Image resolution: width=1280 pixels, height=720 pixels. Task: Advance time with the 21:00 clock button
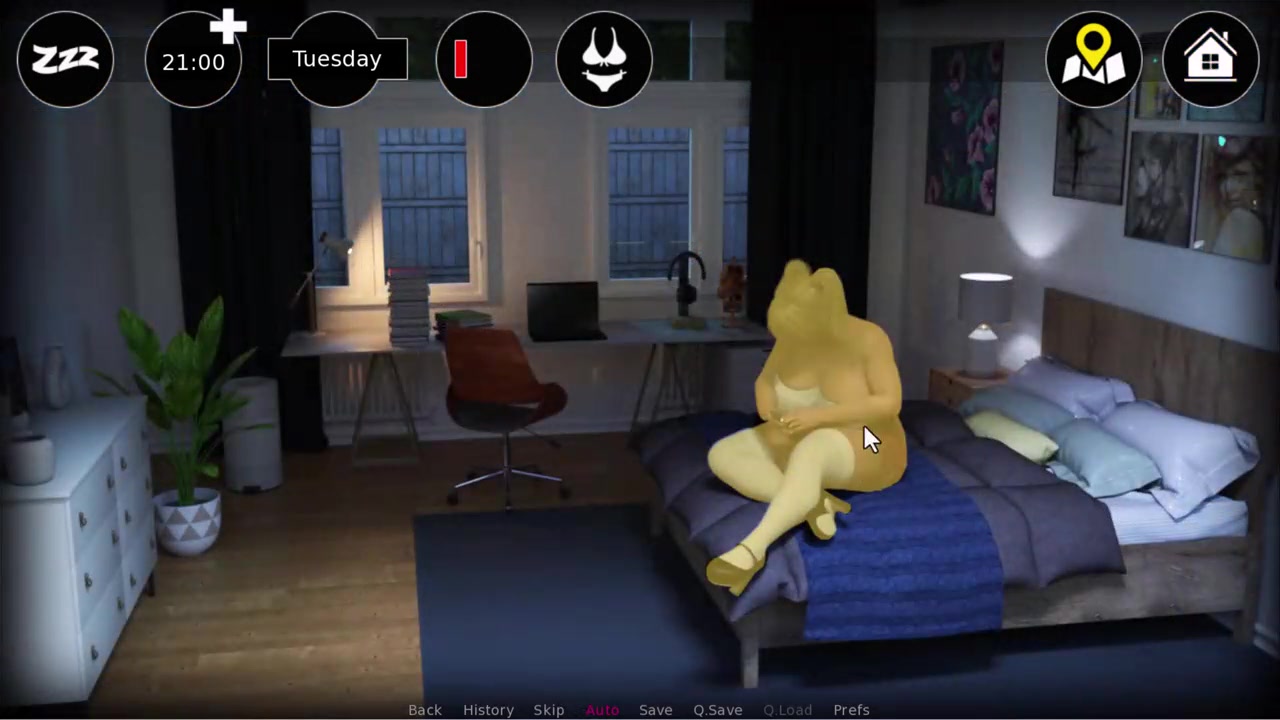click(193, 61)
